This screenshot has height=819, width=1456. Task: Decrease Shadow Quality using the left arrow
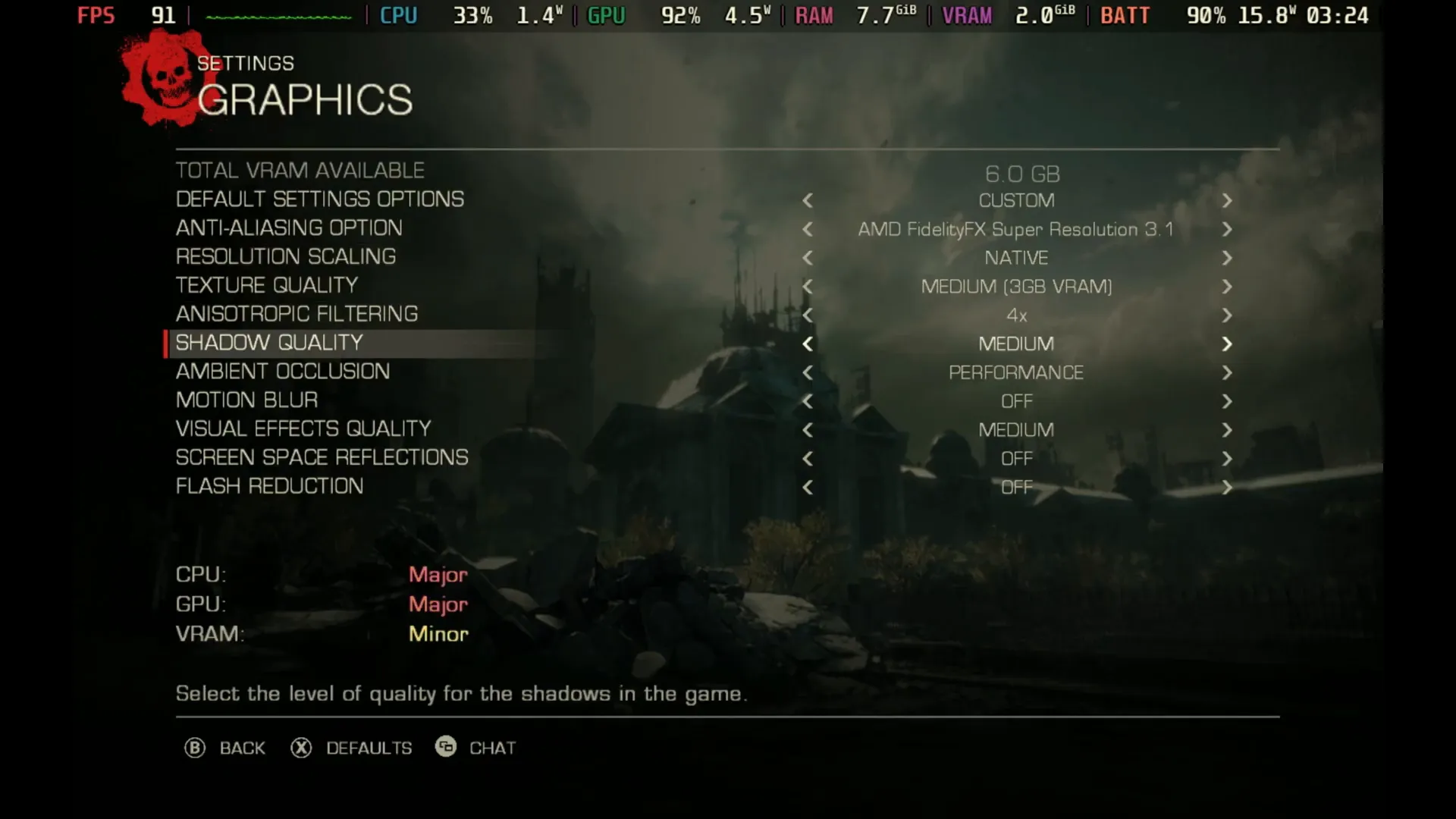(808, 344)
